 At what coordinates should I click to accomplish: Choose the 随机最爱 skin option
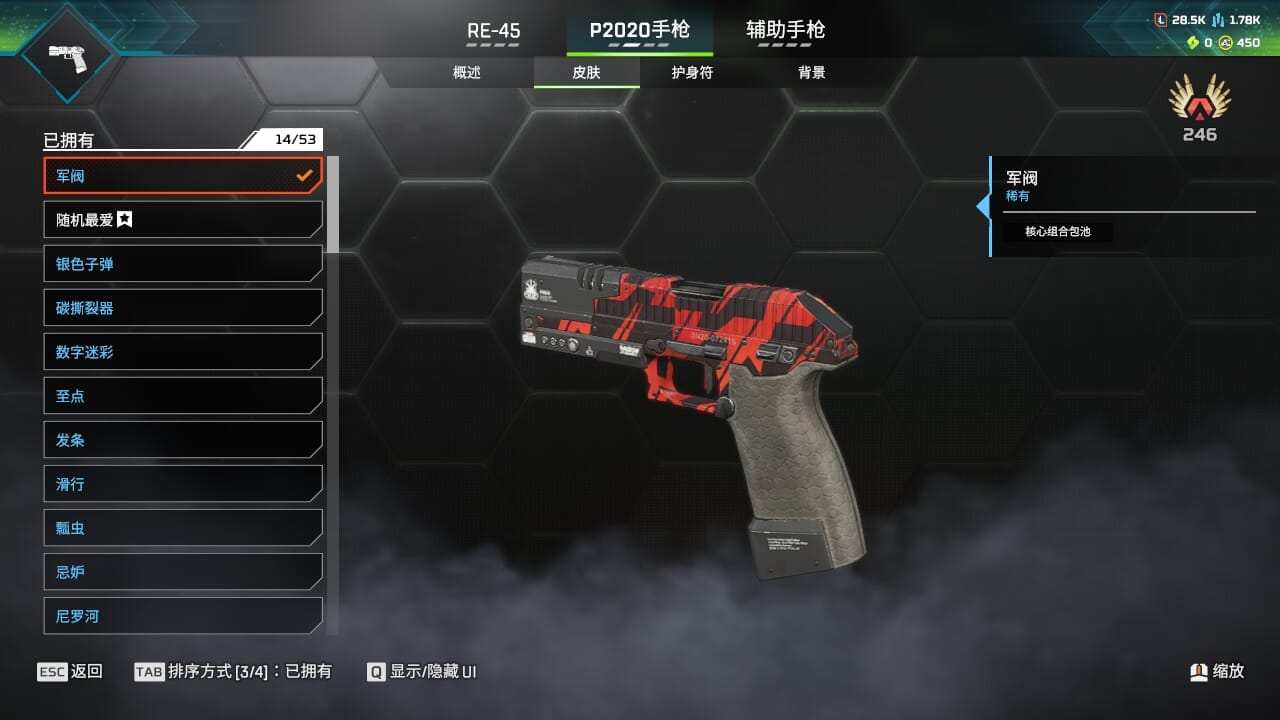(183, 220)
